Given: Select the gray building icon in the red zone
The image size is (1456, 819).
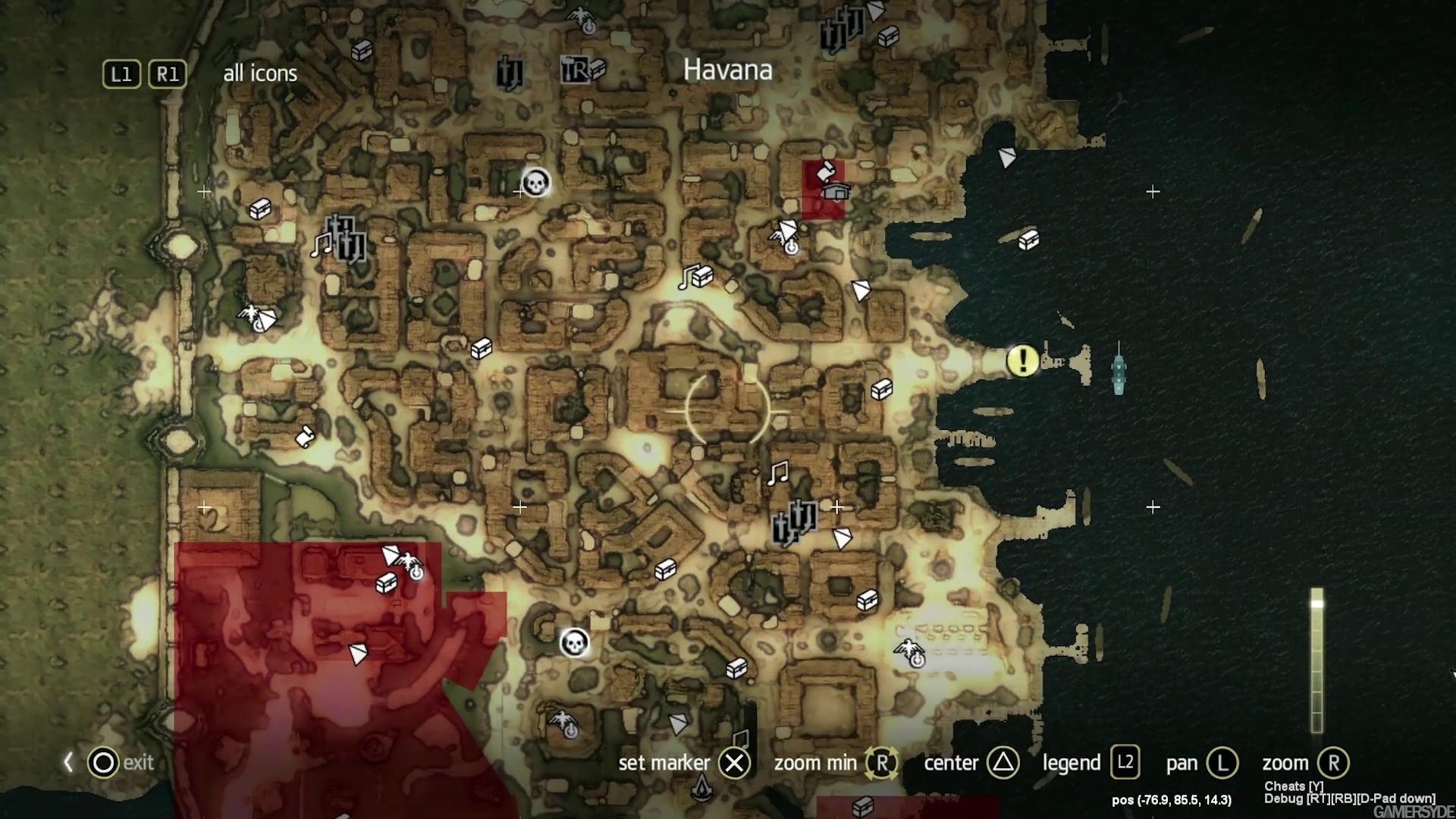Looking at the screenshot, I should [834, 192].
